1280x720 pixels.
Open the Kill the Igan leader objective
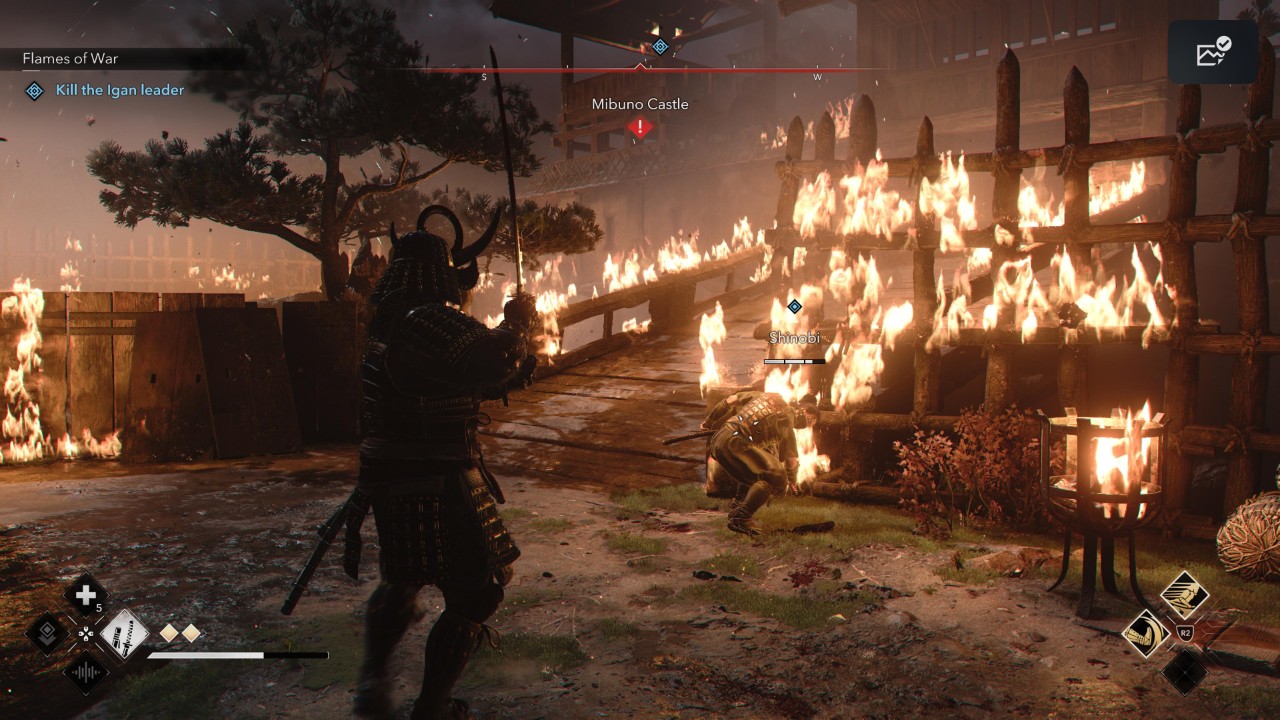pos(120,90)
